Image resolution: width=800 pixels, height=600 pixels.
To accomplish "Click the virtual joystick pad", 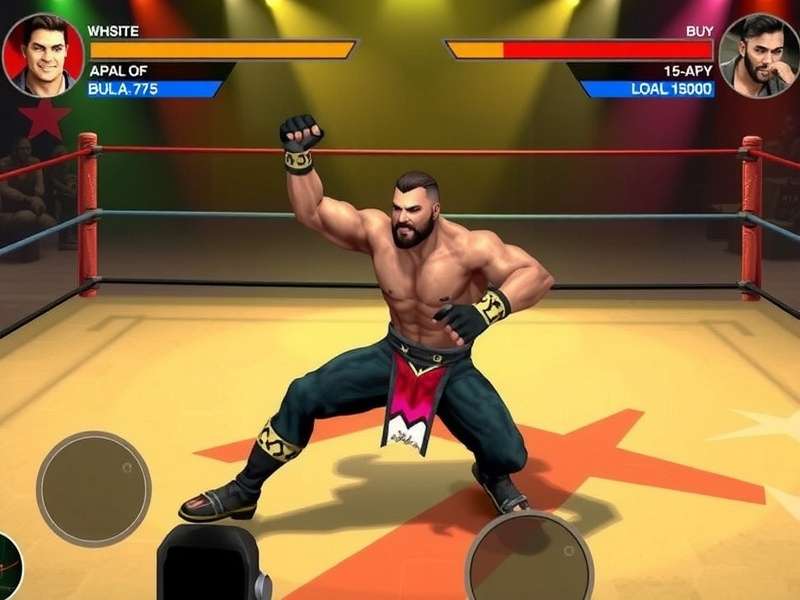I will [94, 488].
